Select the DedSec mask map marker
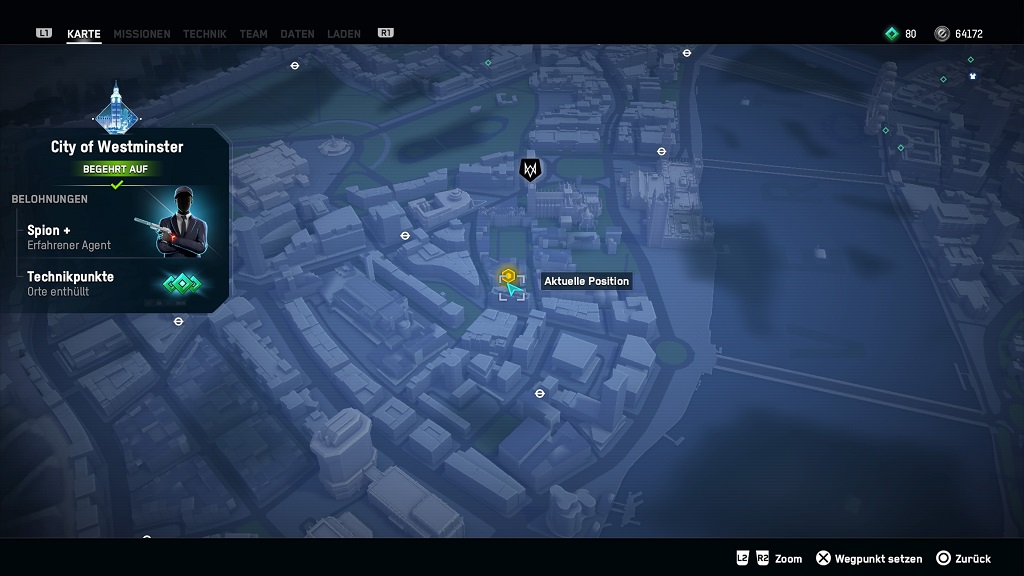This screenshot has height=576, width=1024. point(530,170)
